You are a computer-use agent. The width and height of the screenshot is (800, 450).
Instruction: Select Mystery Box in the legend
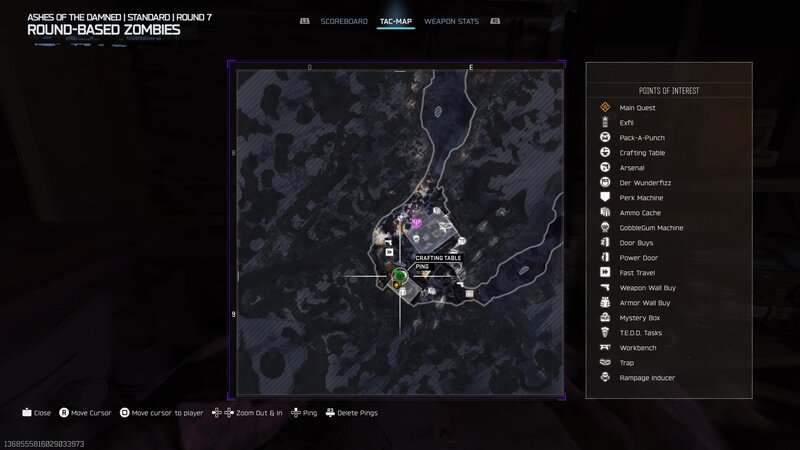[x=640, y=318]
